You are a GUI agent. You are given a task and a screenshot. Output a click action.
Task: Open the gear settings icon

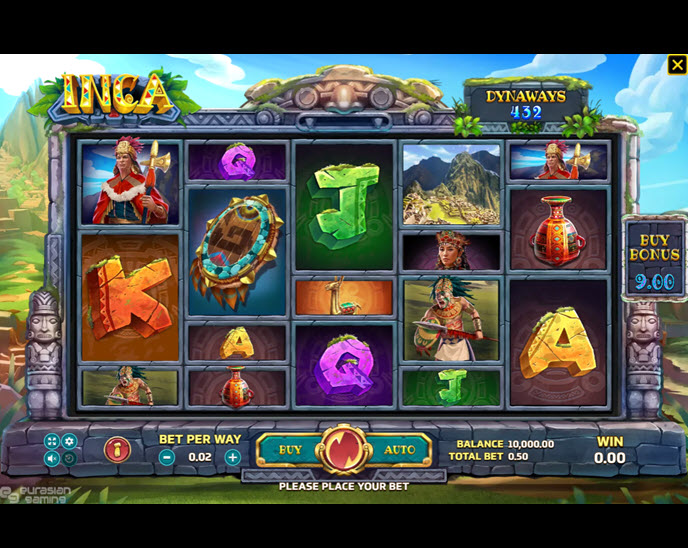[69, 441]
